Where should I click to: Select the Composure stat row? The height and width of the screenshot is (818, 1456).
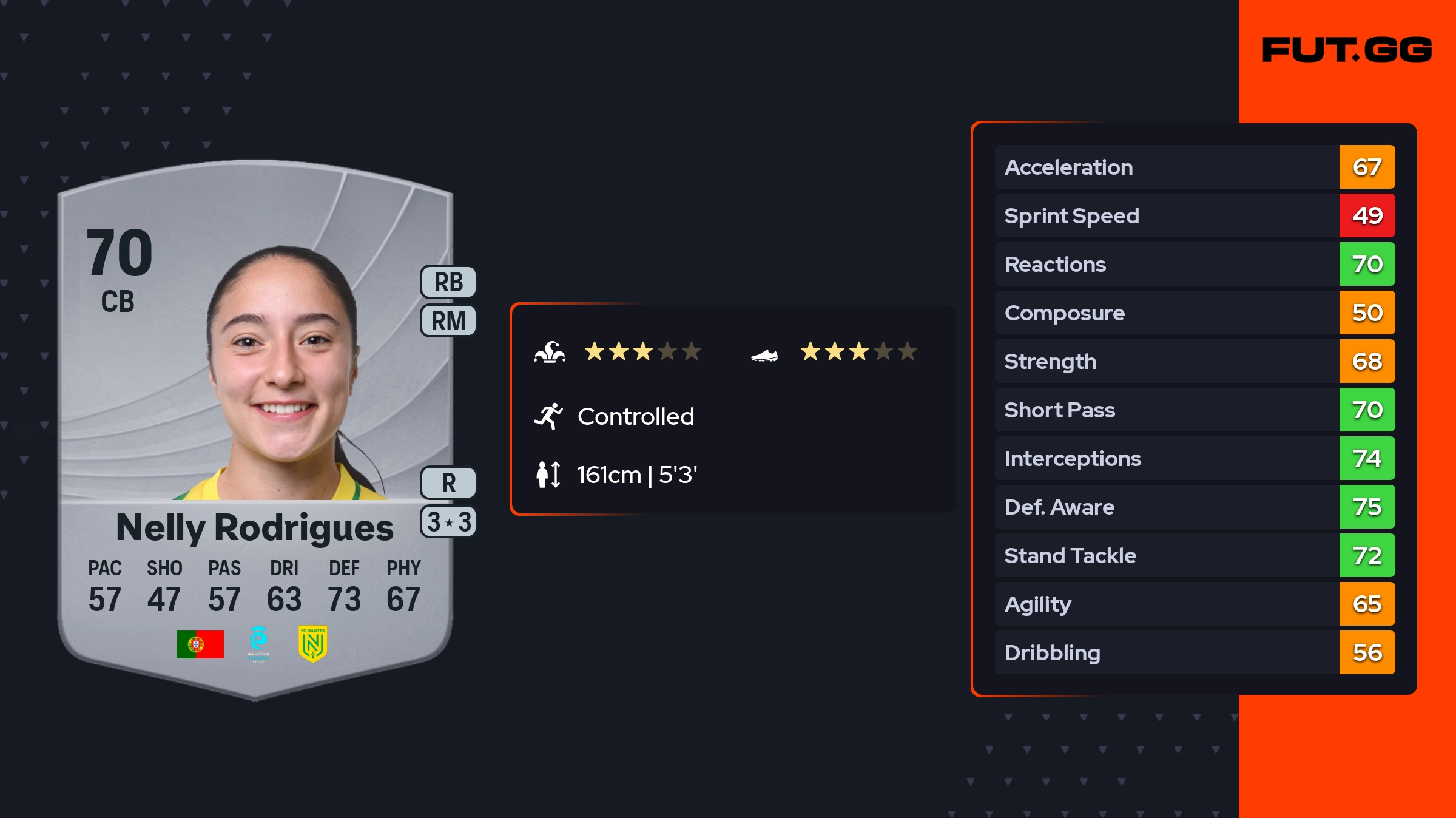(1194, 313)
